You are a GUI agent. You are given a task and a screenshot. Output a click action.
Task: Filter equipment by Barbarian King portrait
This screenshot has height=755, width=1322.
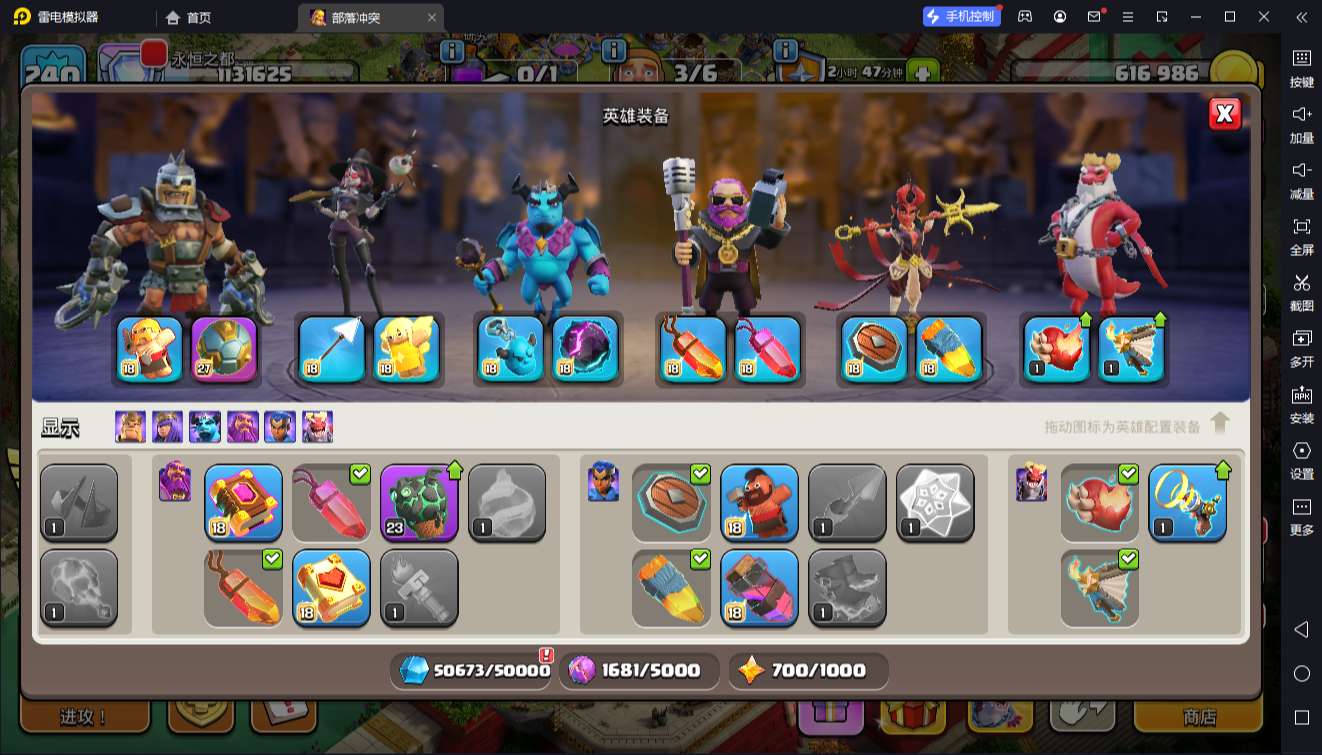130,427
